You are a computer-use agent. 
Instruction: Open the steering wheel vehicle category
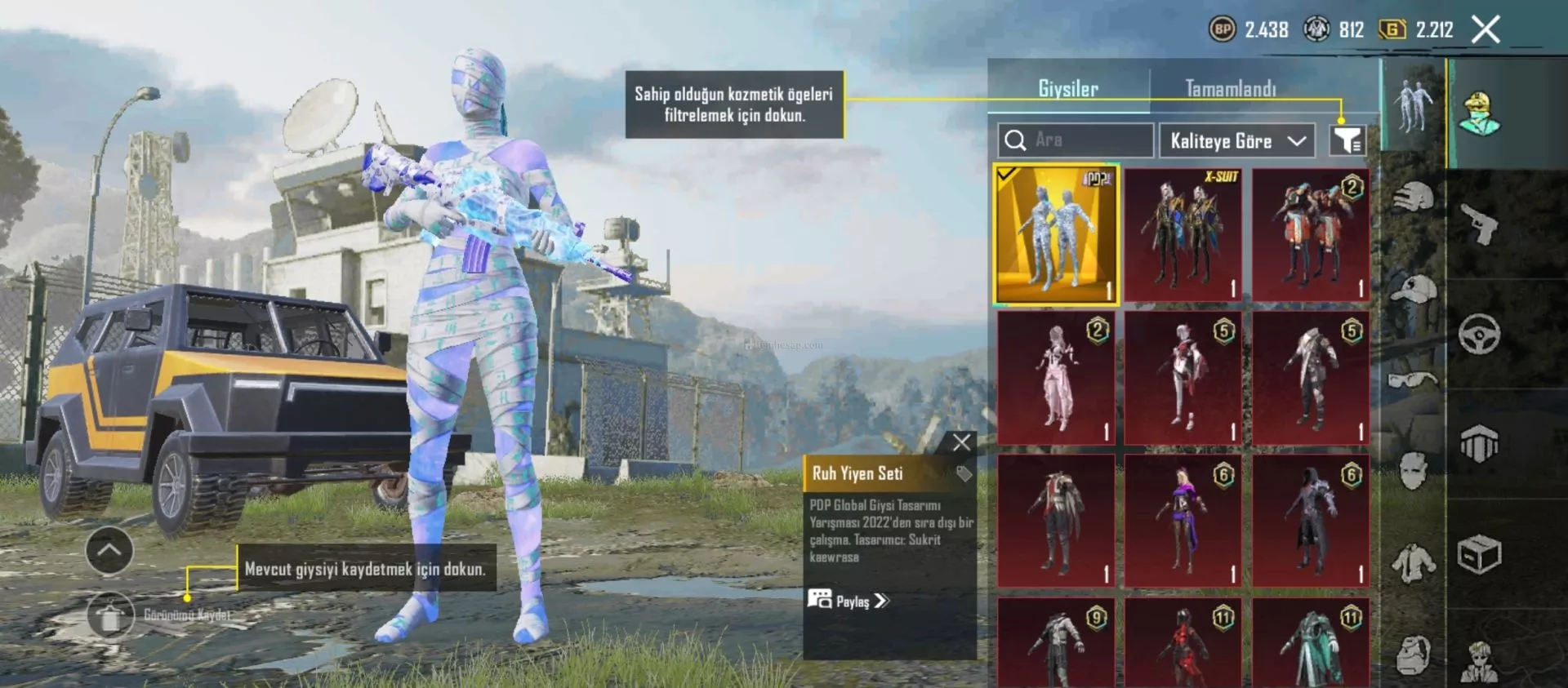(1479, 334)
